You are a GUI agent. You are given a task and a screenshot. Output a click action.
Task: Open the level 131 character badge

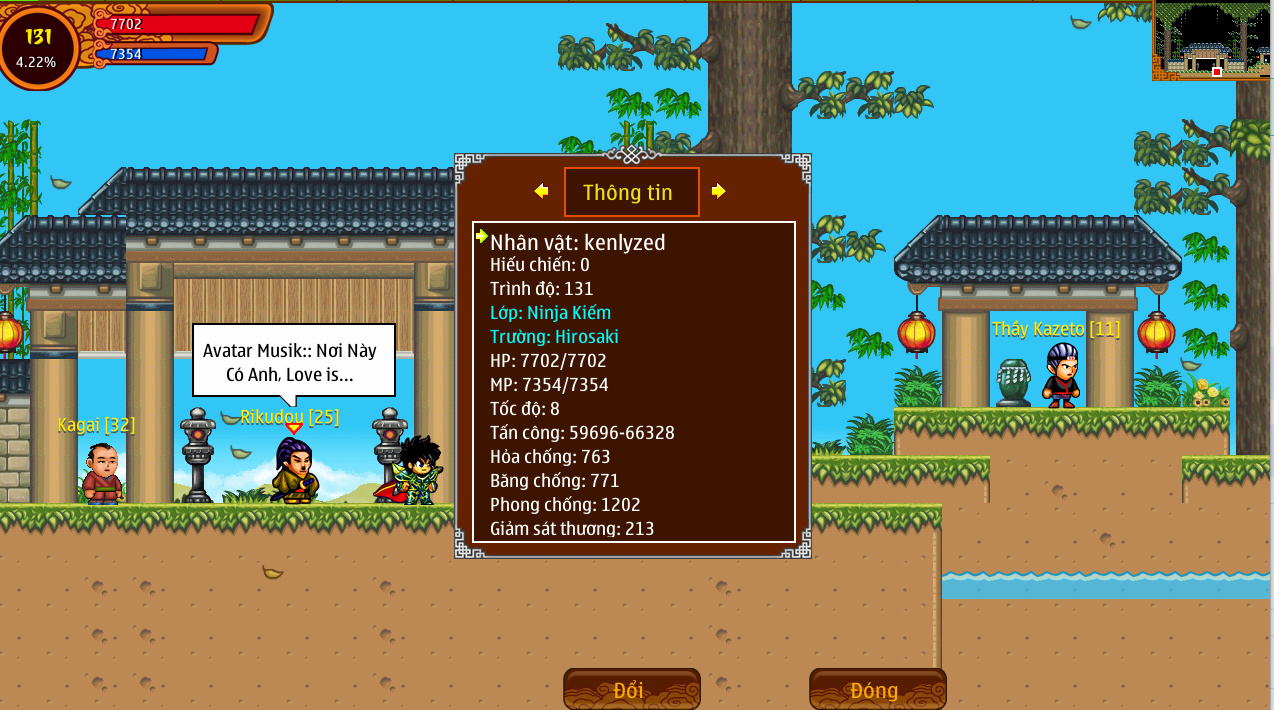click(38, 46)
